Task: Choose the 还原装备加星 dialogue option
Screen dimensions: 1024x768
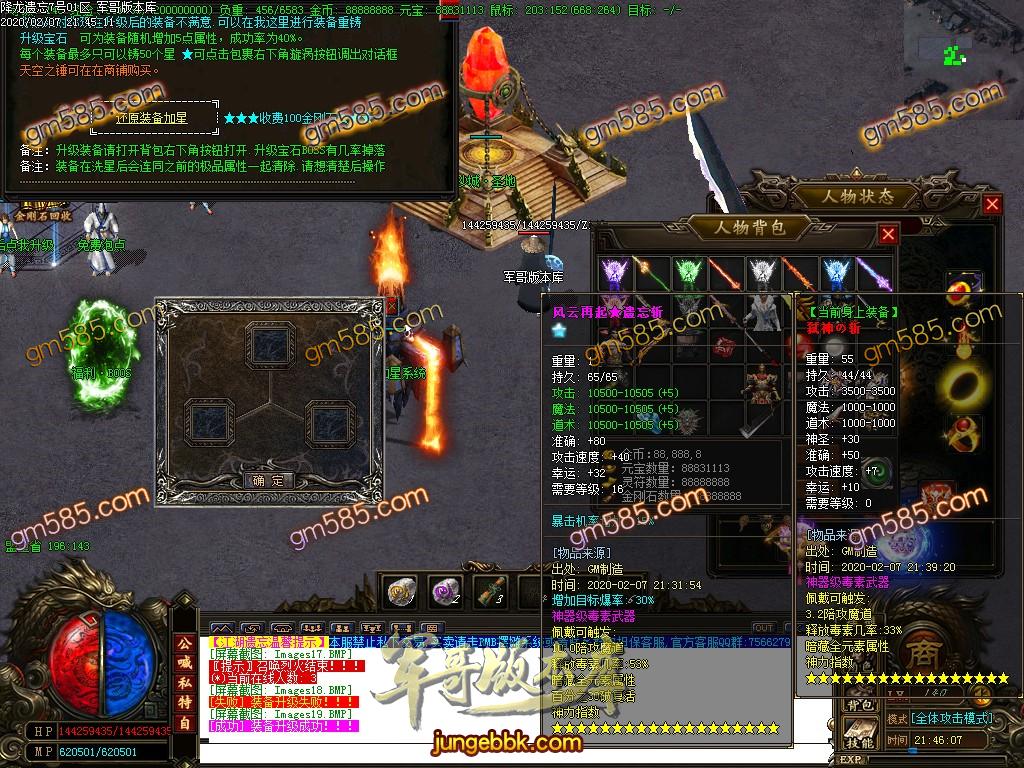Action: click(152, 117)
